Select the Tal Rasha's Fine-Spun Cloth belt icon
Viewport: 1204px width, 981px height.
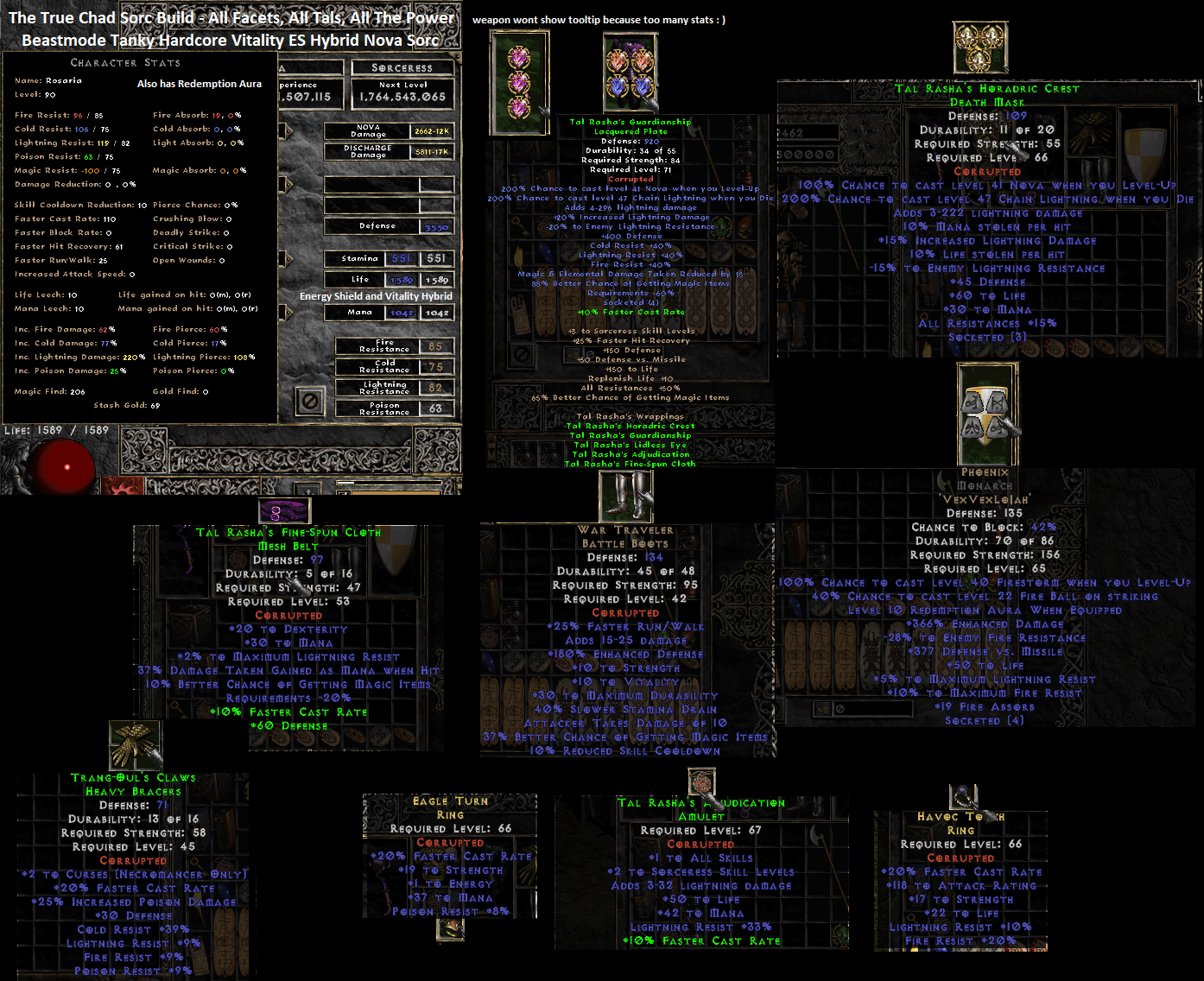coord(283,509)
